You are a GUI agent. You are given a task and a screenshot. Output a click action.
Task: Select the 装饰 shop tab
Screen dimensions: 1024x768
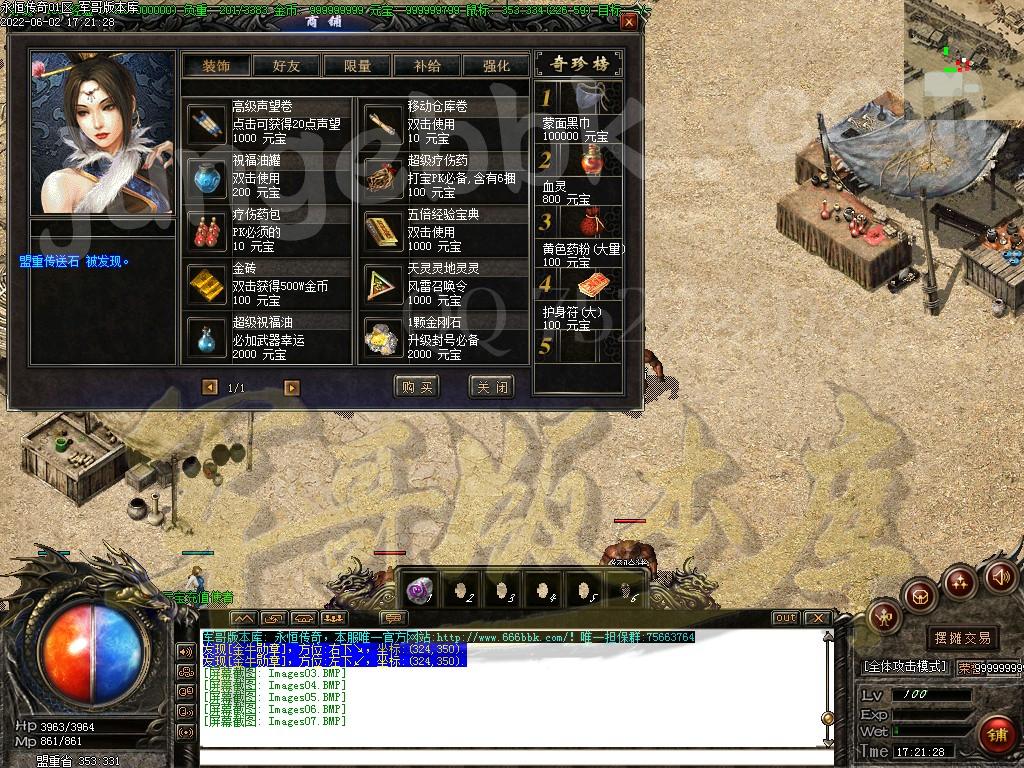tap(216, 66)
